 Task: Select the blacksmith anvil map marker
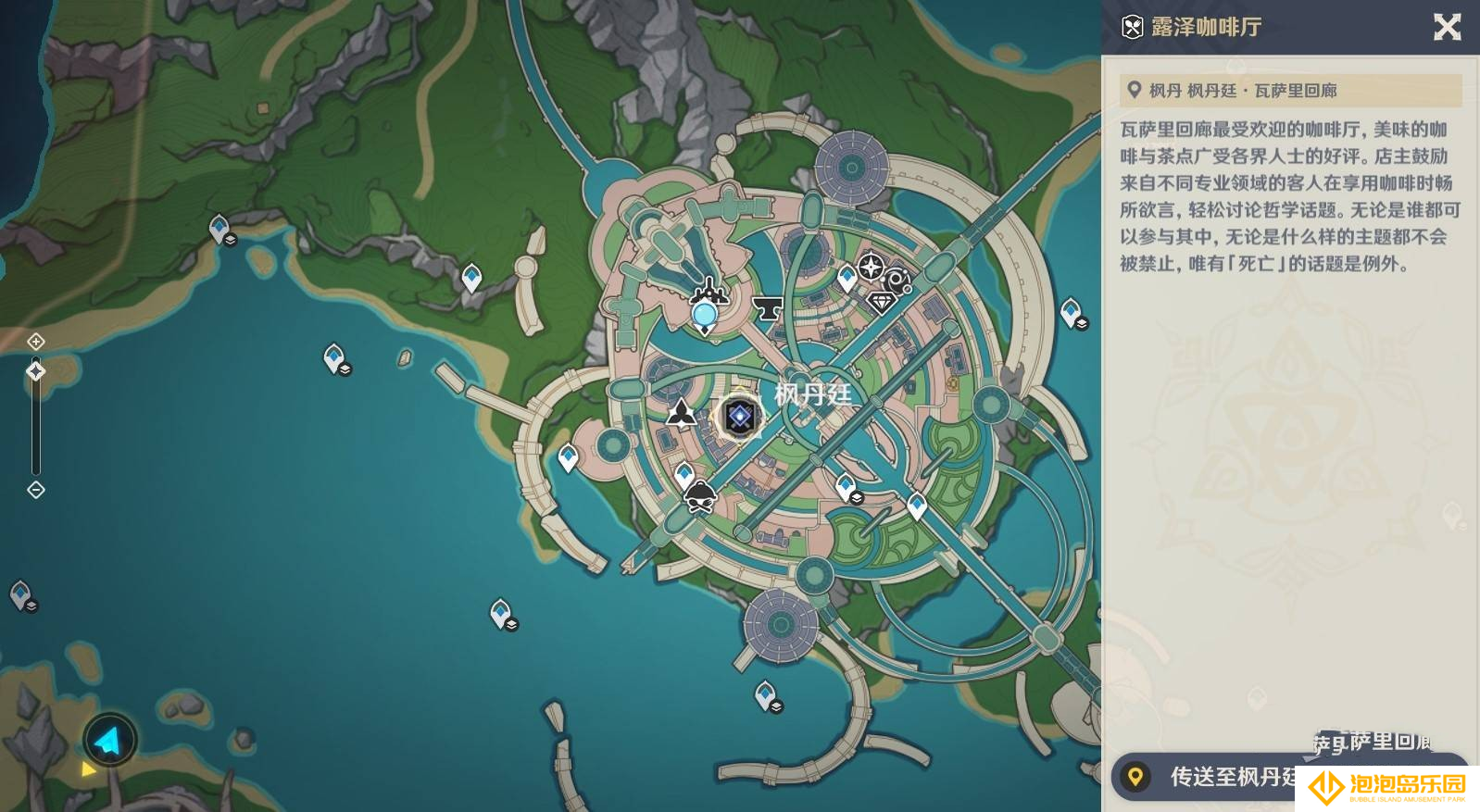(x=767, y=307)
